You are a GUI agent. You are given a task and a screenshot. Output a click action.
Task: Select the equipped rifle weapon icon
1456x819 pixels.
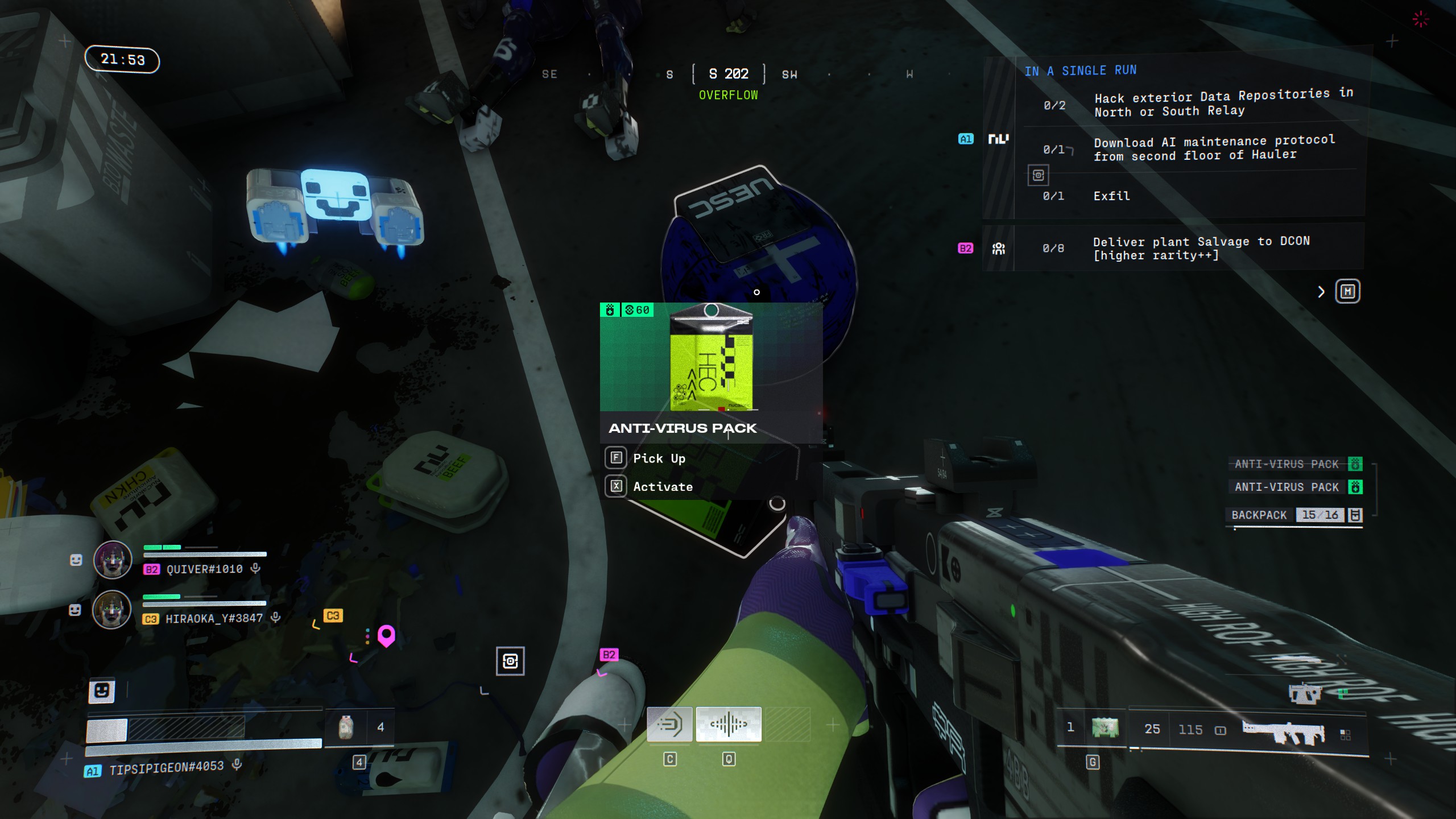pos(1283,731)
